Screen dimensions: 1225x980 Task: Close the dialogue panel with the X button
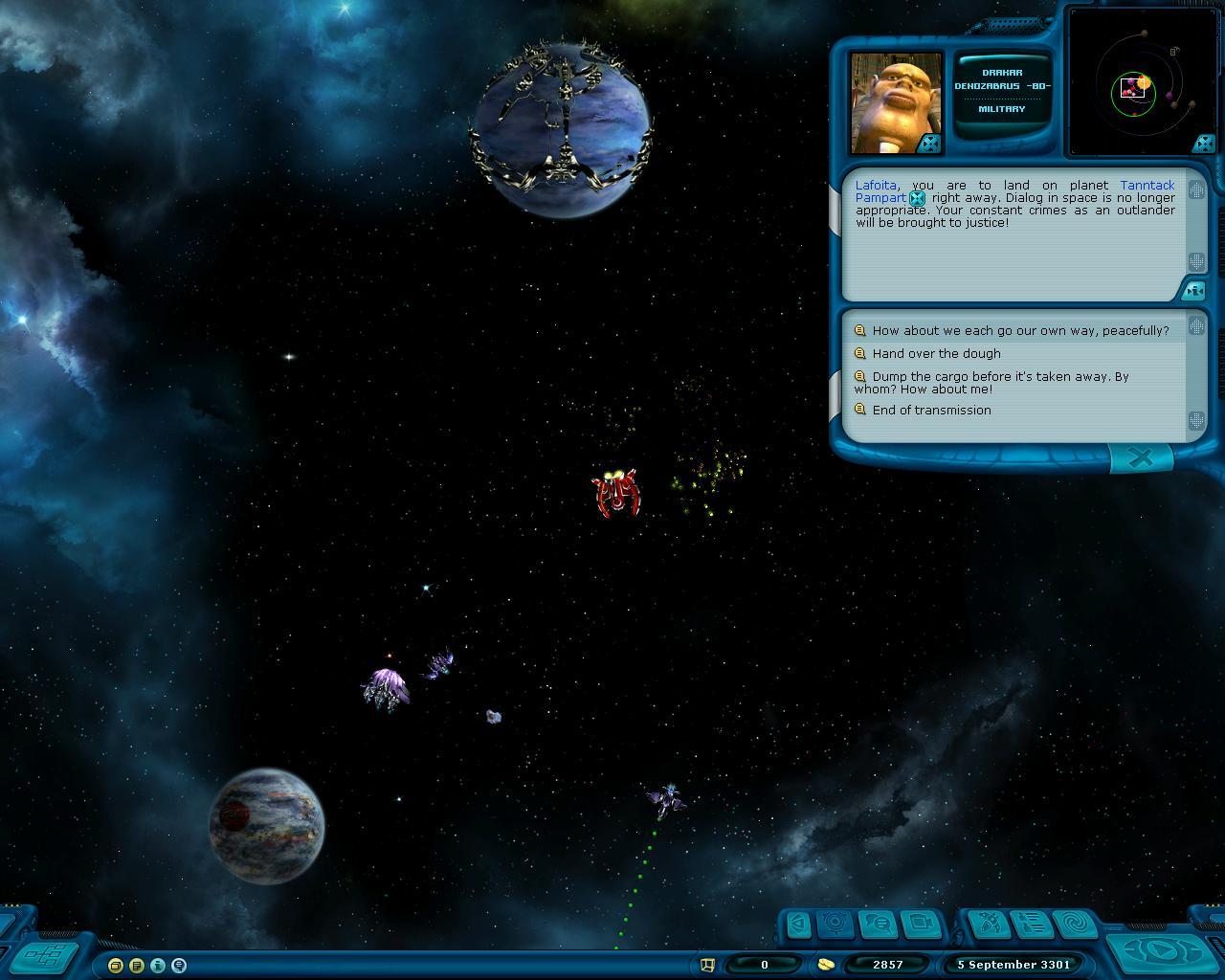1140,459
